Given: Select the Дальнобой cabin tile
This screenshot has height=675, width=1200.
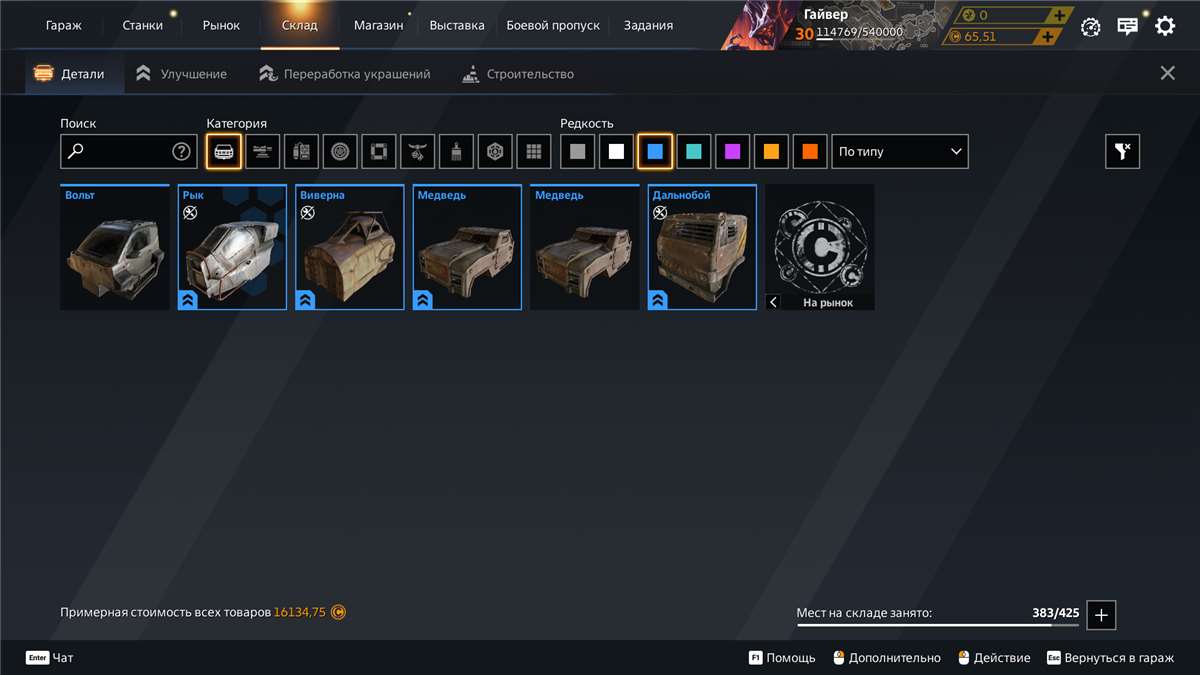Looking at the screenshot, I should click(x=702, y=248).
